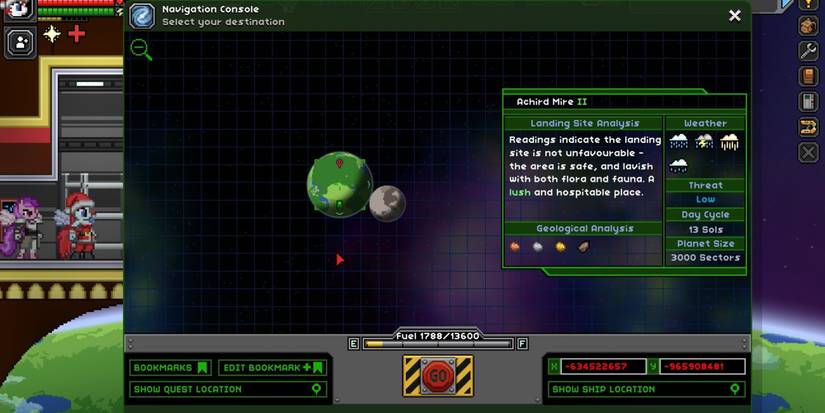Click the Y coordinate field

pos(702,367)
